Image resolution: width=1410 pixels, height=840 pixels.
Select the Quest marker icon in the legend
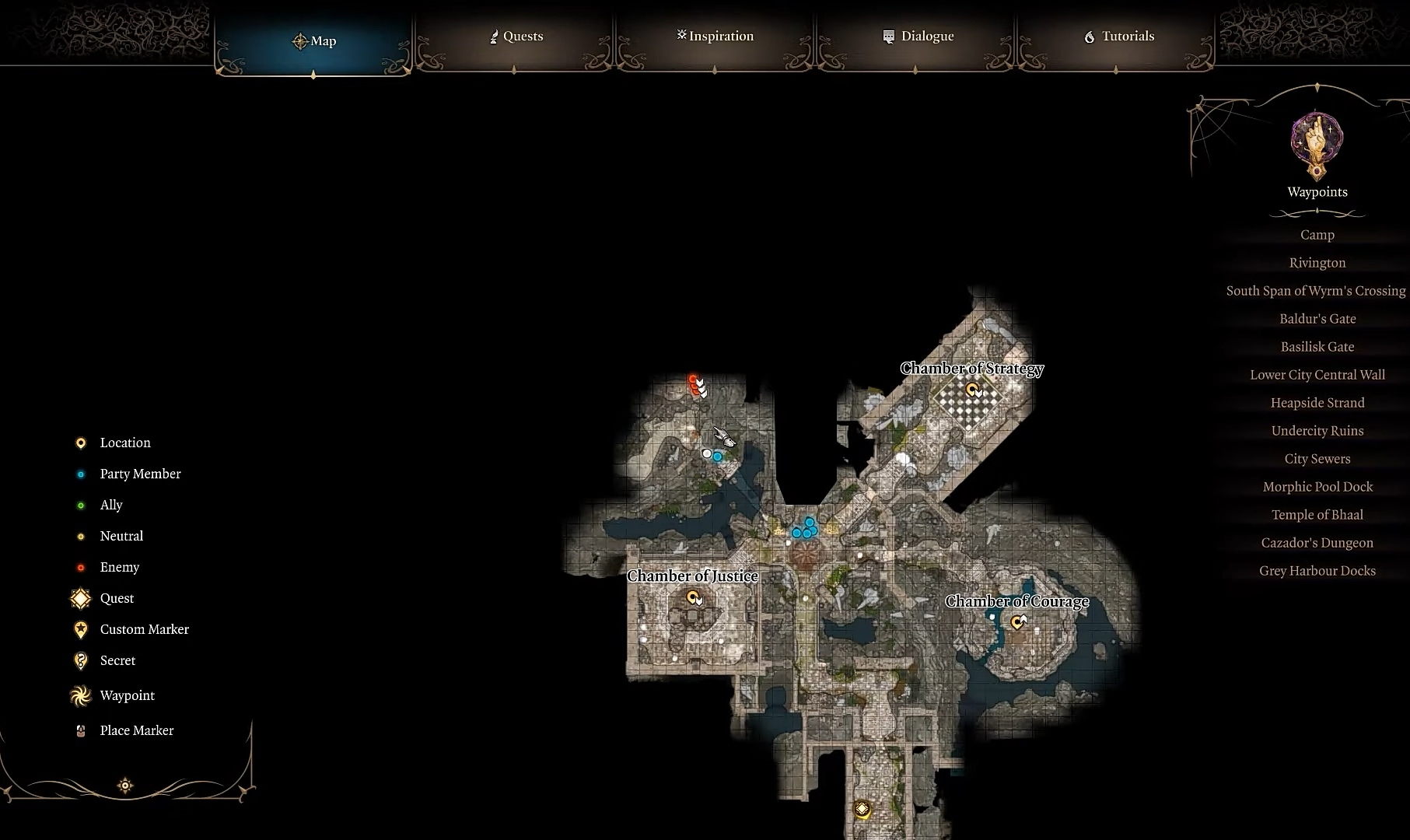(80, 598)
